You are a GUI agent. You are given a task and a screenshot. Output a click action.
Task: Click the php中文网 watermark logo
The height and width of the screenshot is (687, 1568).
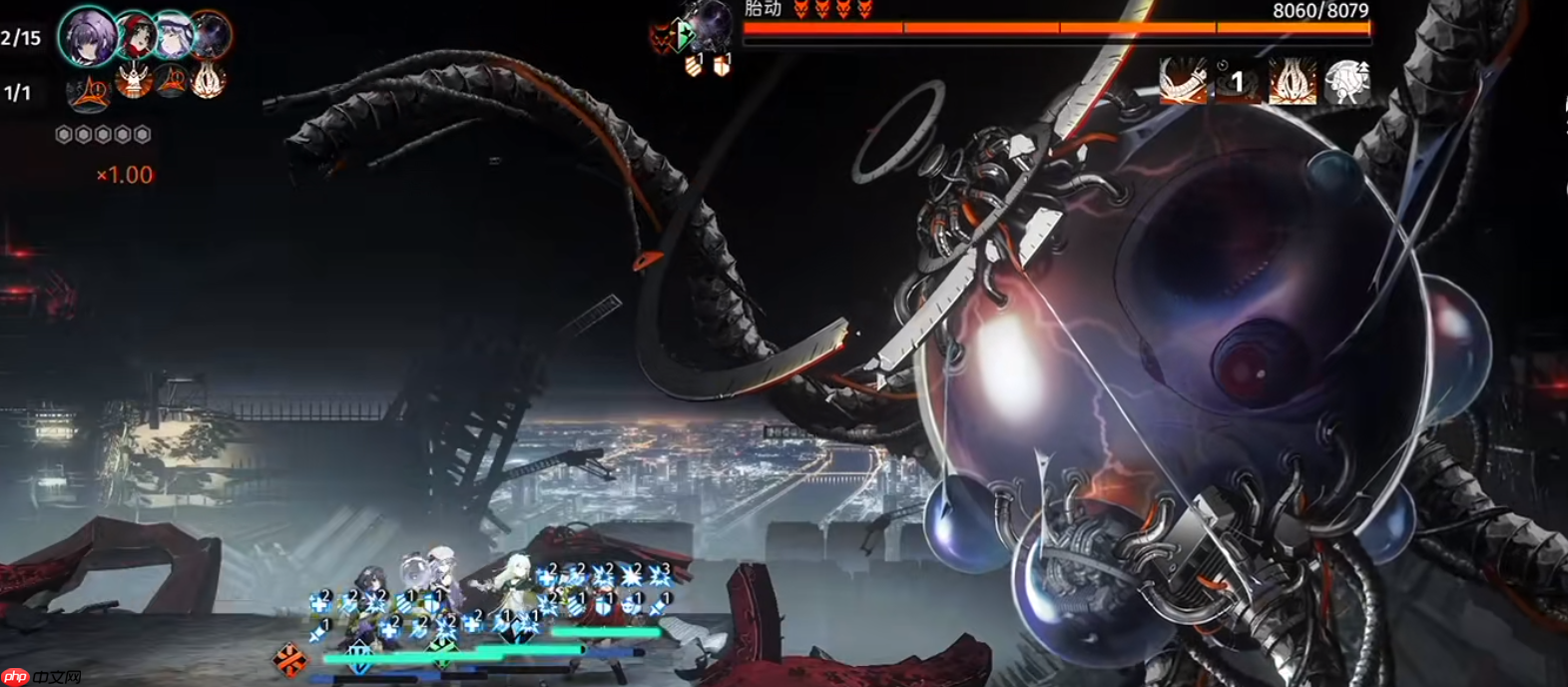pyautogui.click(x=41, y=677)
